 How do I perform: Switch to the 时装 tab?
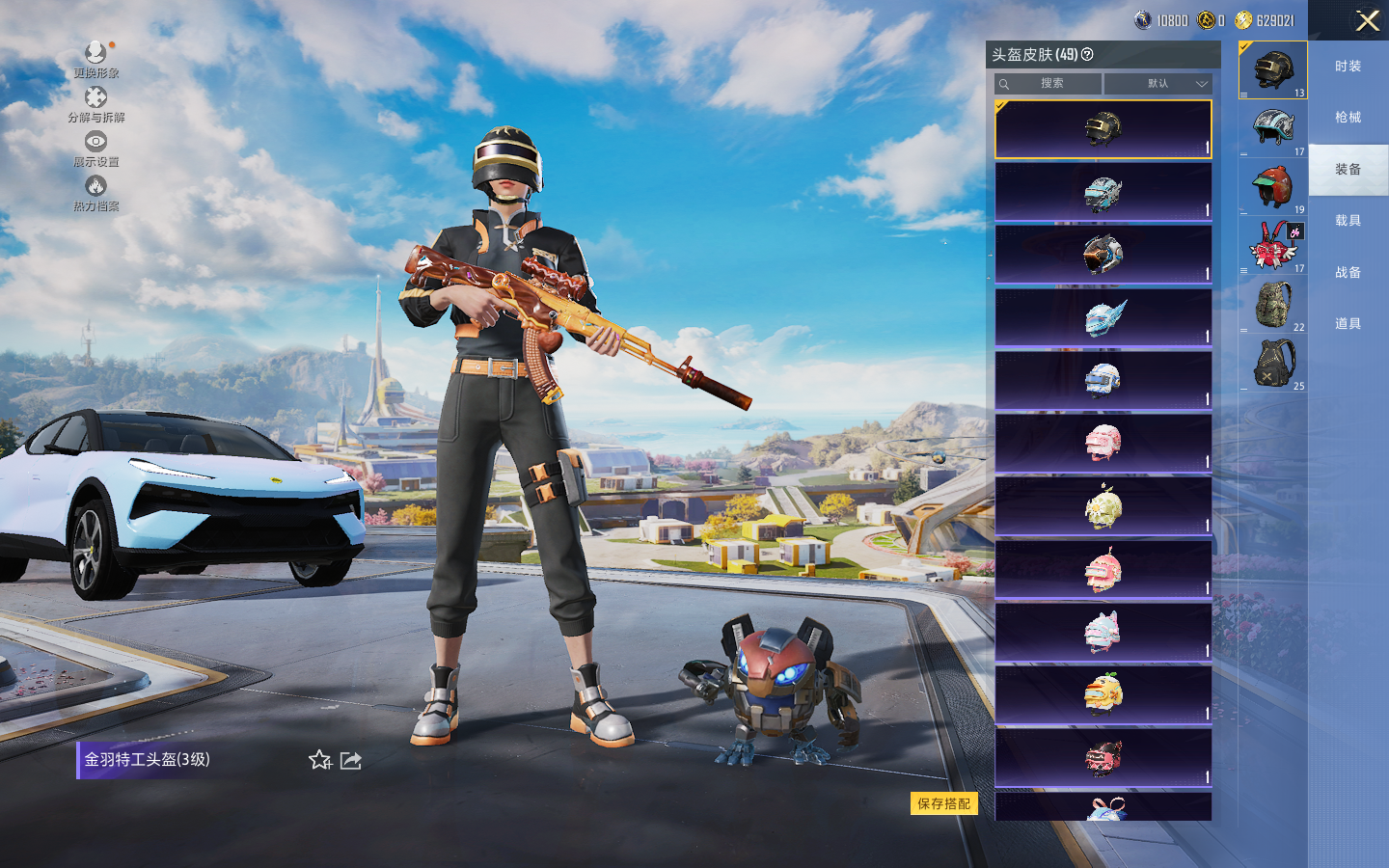[1348, 67]
